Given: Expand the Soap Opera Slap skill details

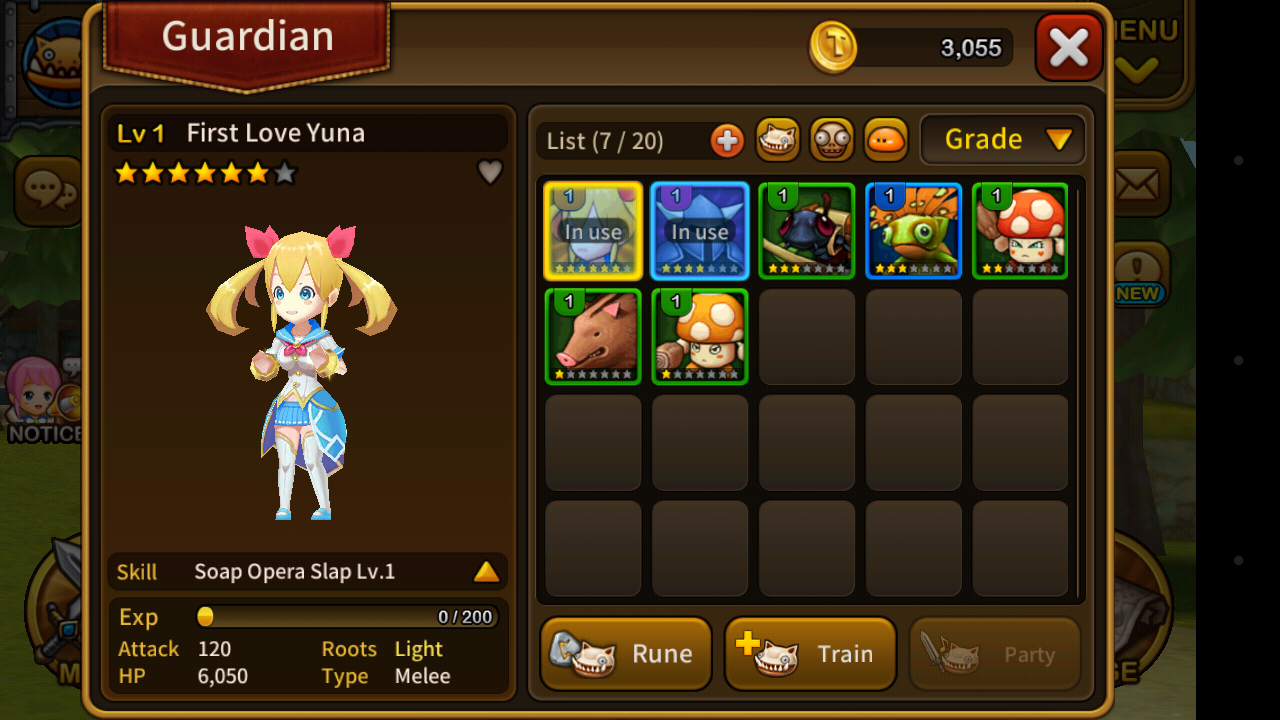Looking at the screenshot, I should (486, 572).
